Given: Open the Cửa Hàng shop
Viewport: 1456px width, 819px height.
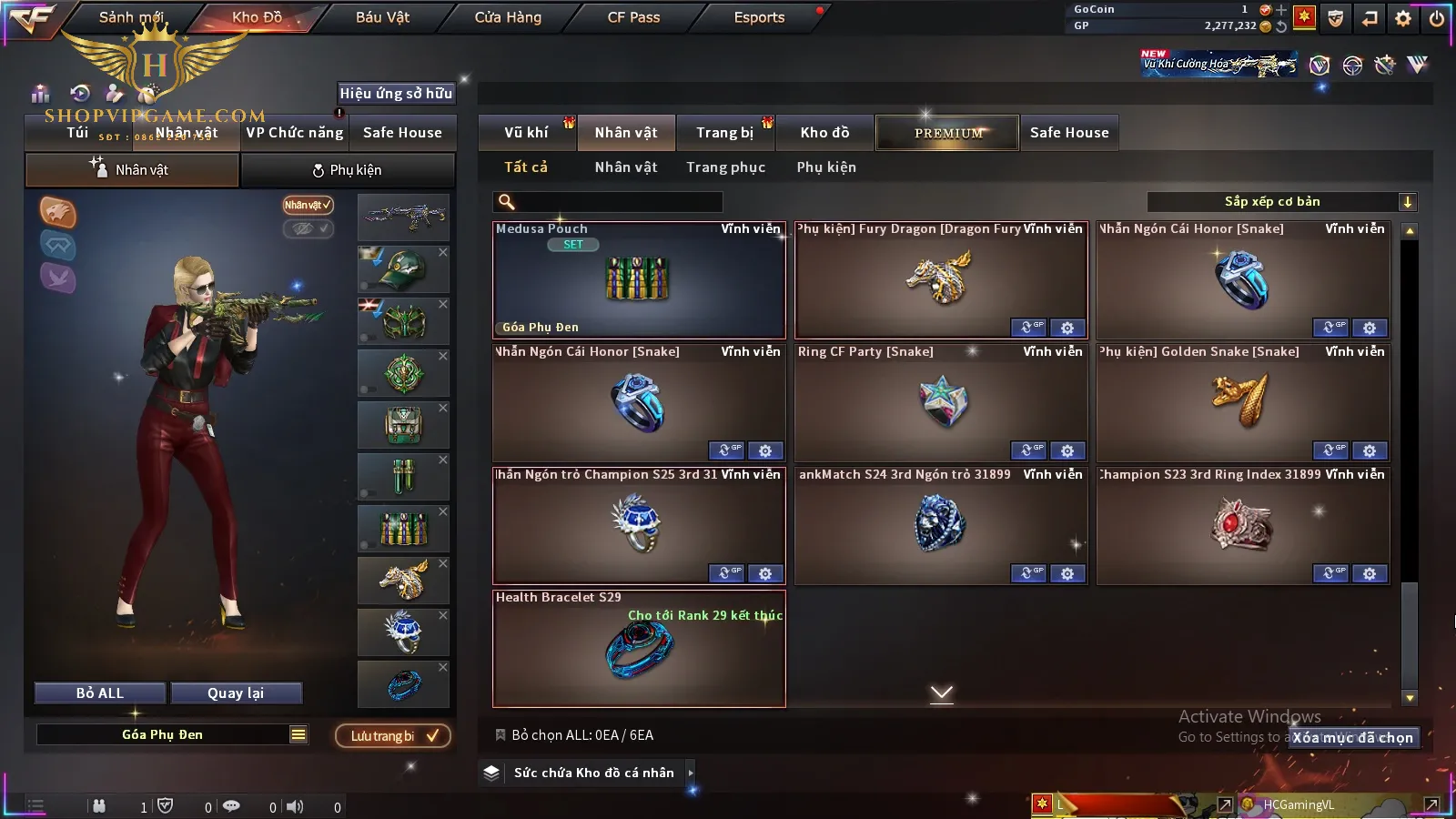Looking at the screenshot, I should click(x=508, y=17).
